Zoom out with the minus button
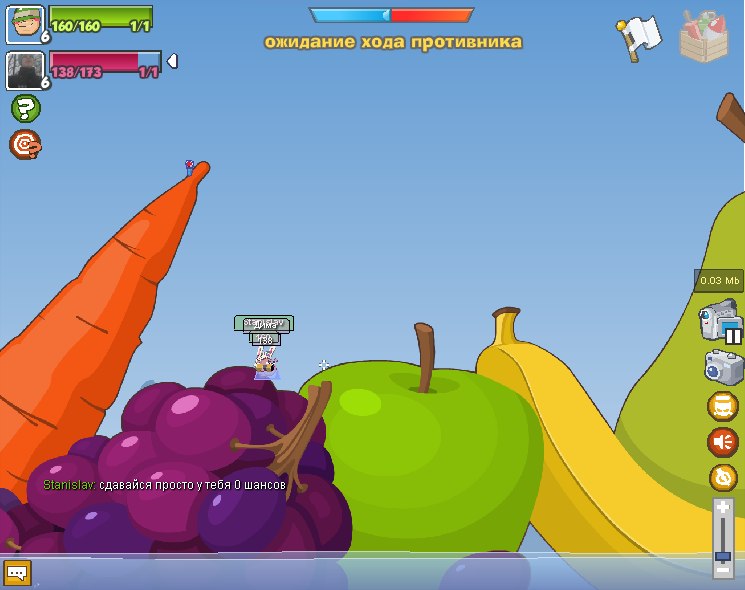 [x=723, y=572]
